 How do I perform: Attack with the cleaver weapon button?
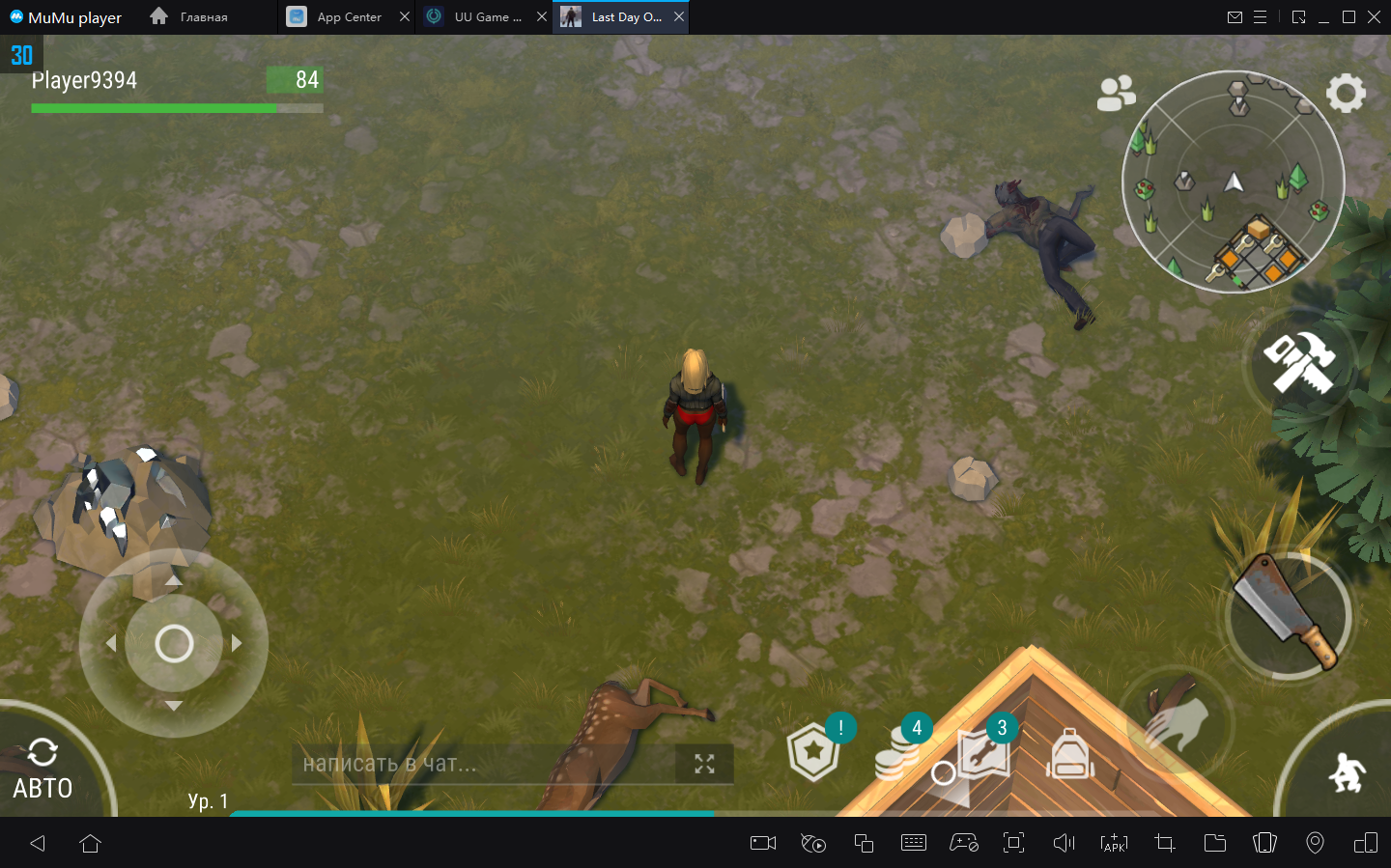click(1288, 613)
